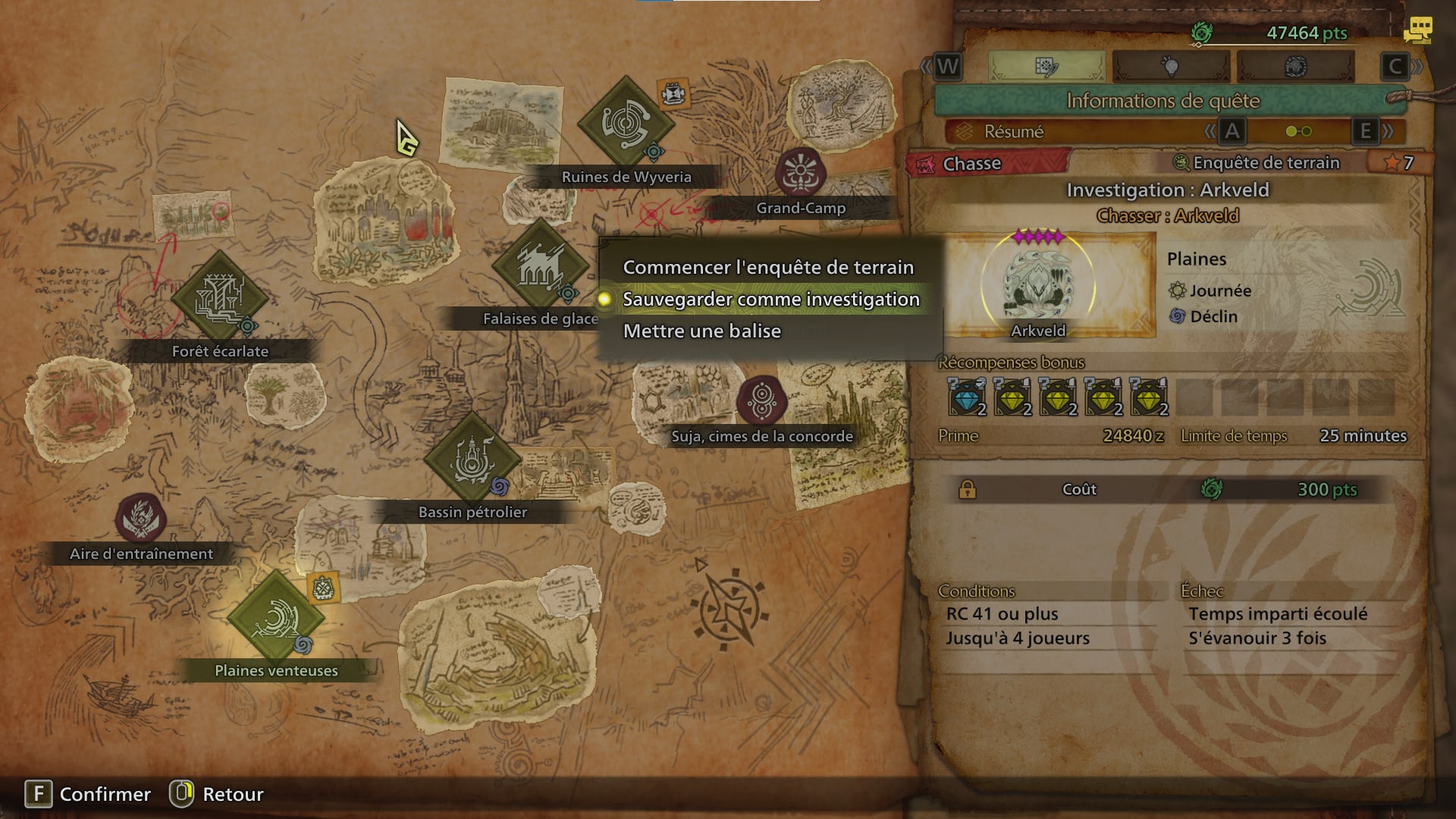Viewport: 1456px width, 819px height.
Task: Choose Mettre une balise option
Action: pos(701,331)
